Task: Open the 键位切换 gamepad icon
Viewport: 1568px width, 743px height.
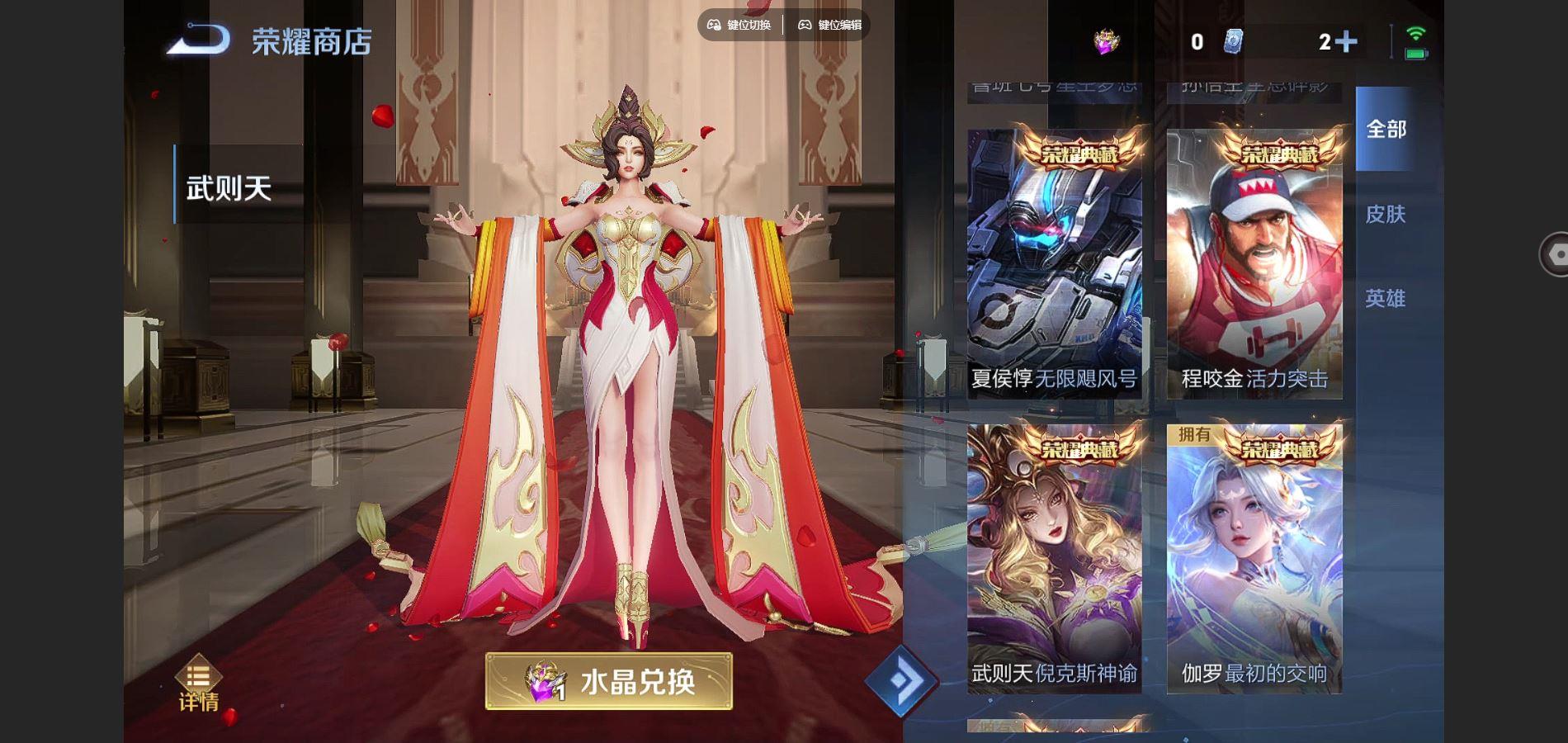Action: [x=714, y=25]
